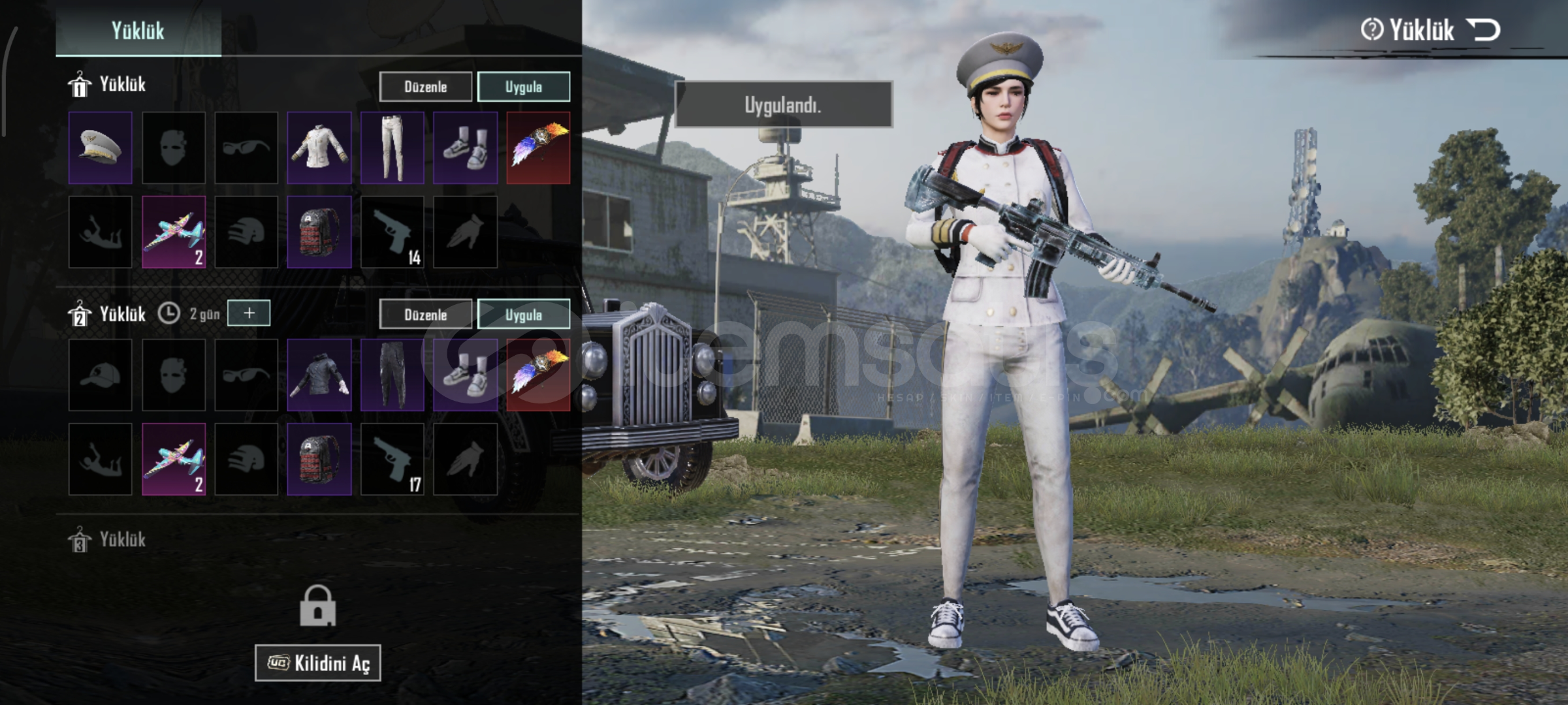Click loadout 1's flaming feather parachute slot
The height and width of the screenshot is (705, 1568).
click(x=539, y=148)
